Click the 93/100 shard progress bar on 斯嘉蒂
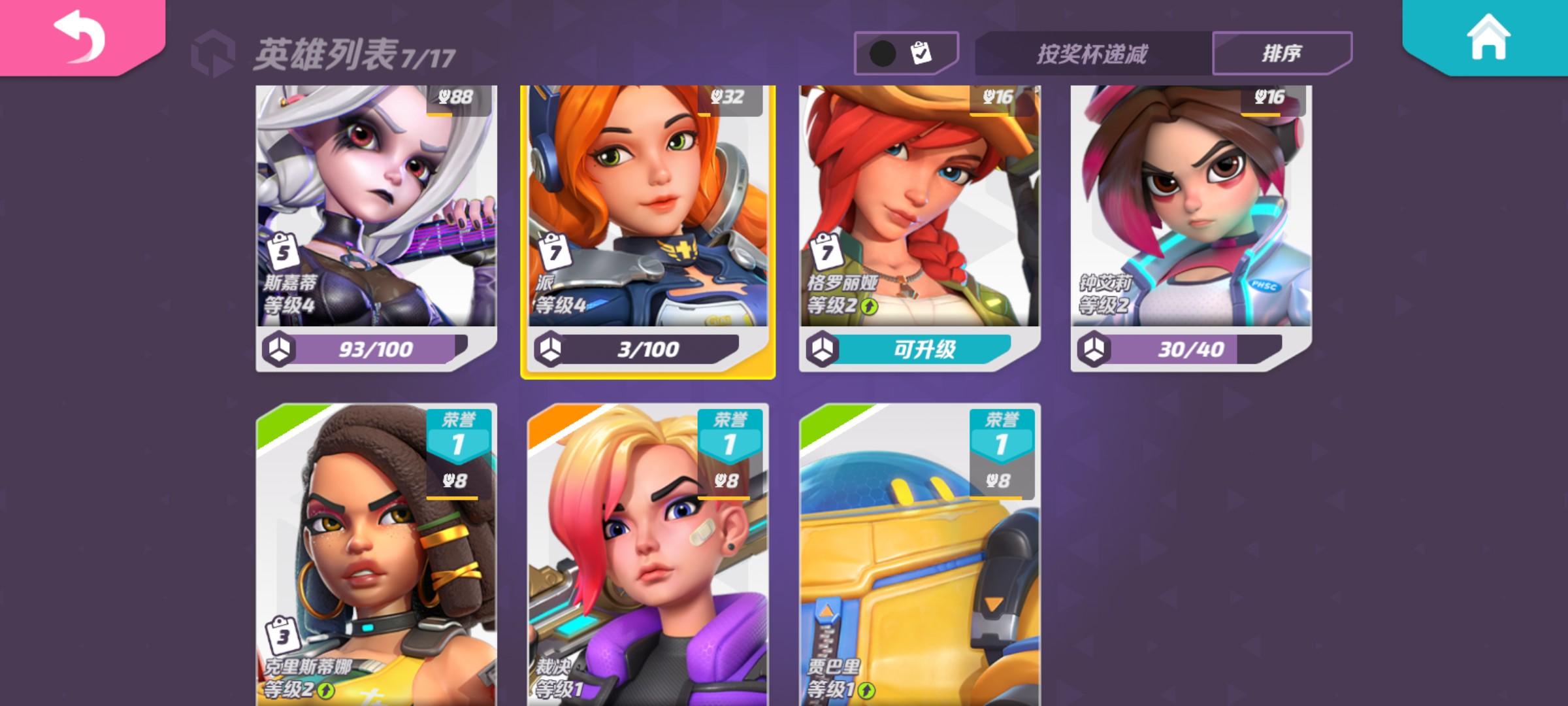Screen dimensions: 1568x706 pos(376,350)
